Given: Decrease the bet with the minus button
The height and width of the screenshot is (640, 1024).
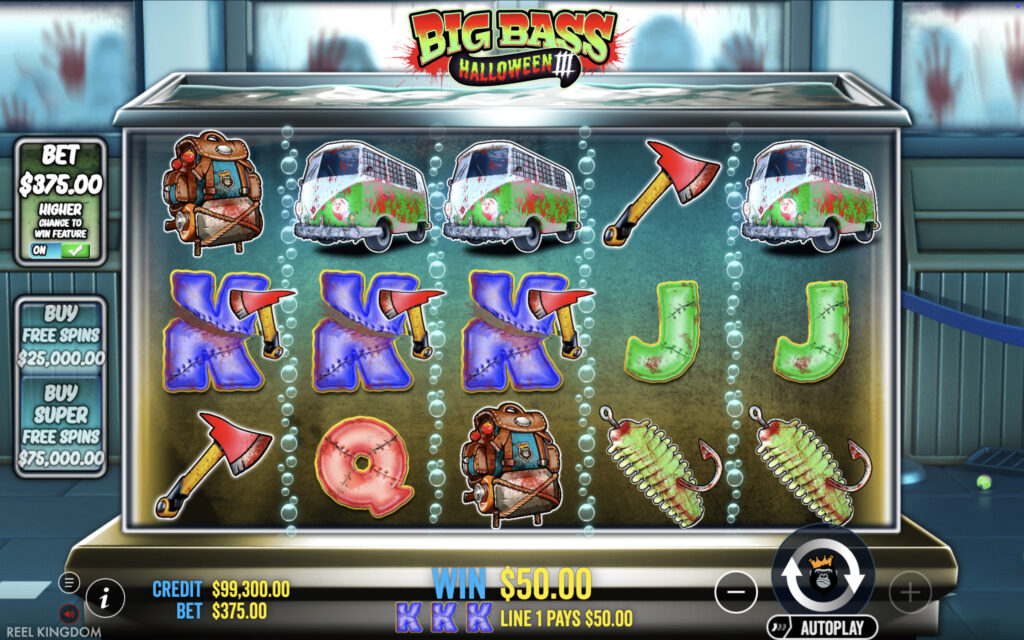Looking at the screenshot, I should point(736,593).
